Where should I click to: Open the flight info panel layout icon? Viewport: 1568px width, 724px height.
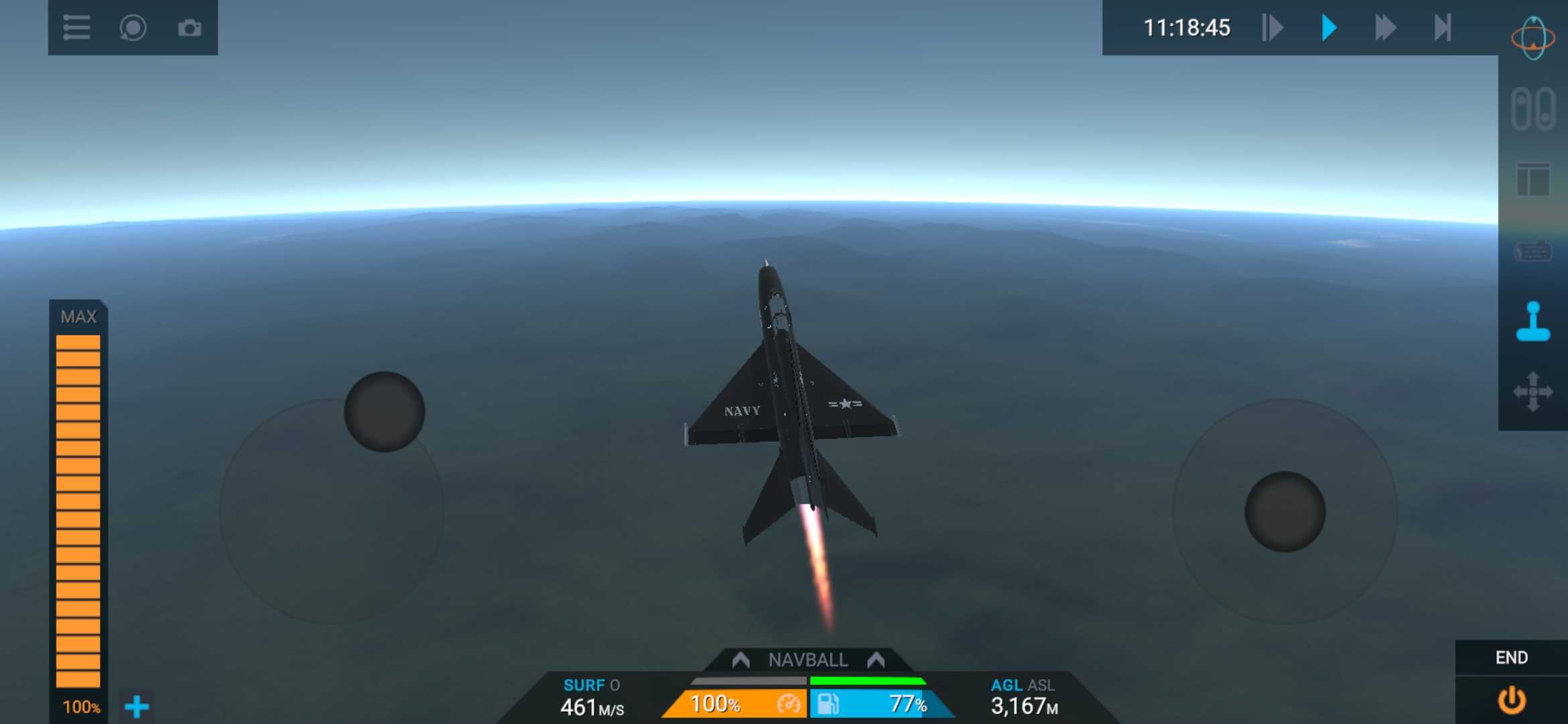coord(1533,180)
